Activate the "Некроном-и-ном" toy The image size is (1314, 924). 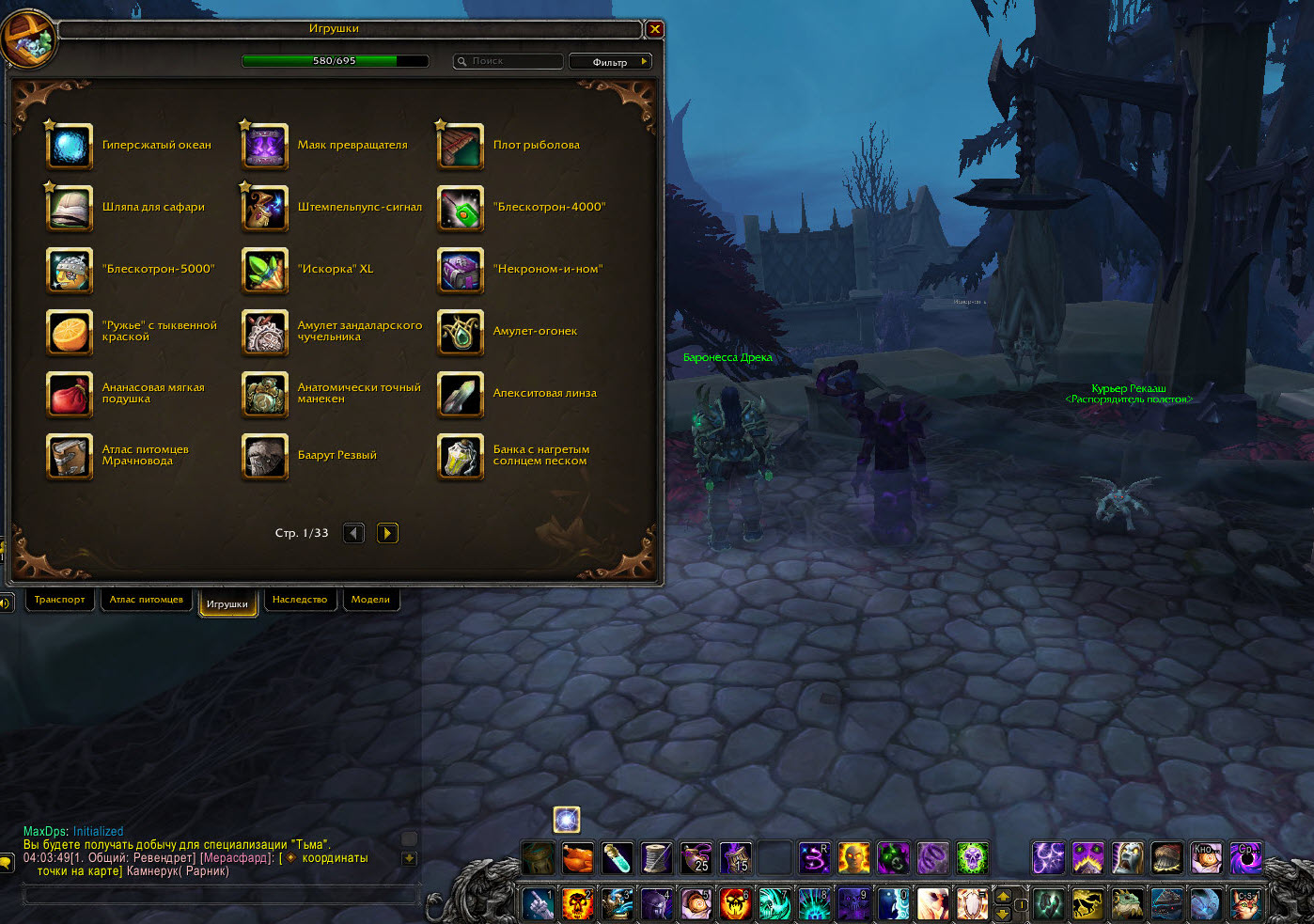point(461,270)
